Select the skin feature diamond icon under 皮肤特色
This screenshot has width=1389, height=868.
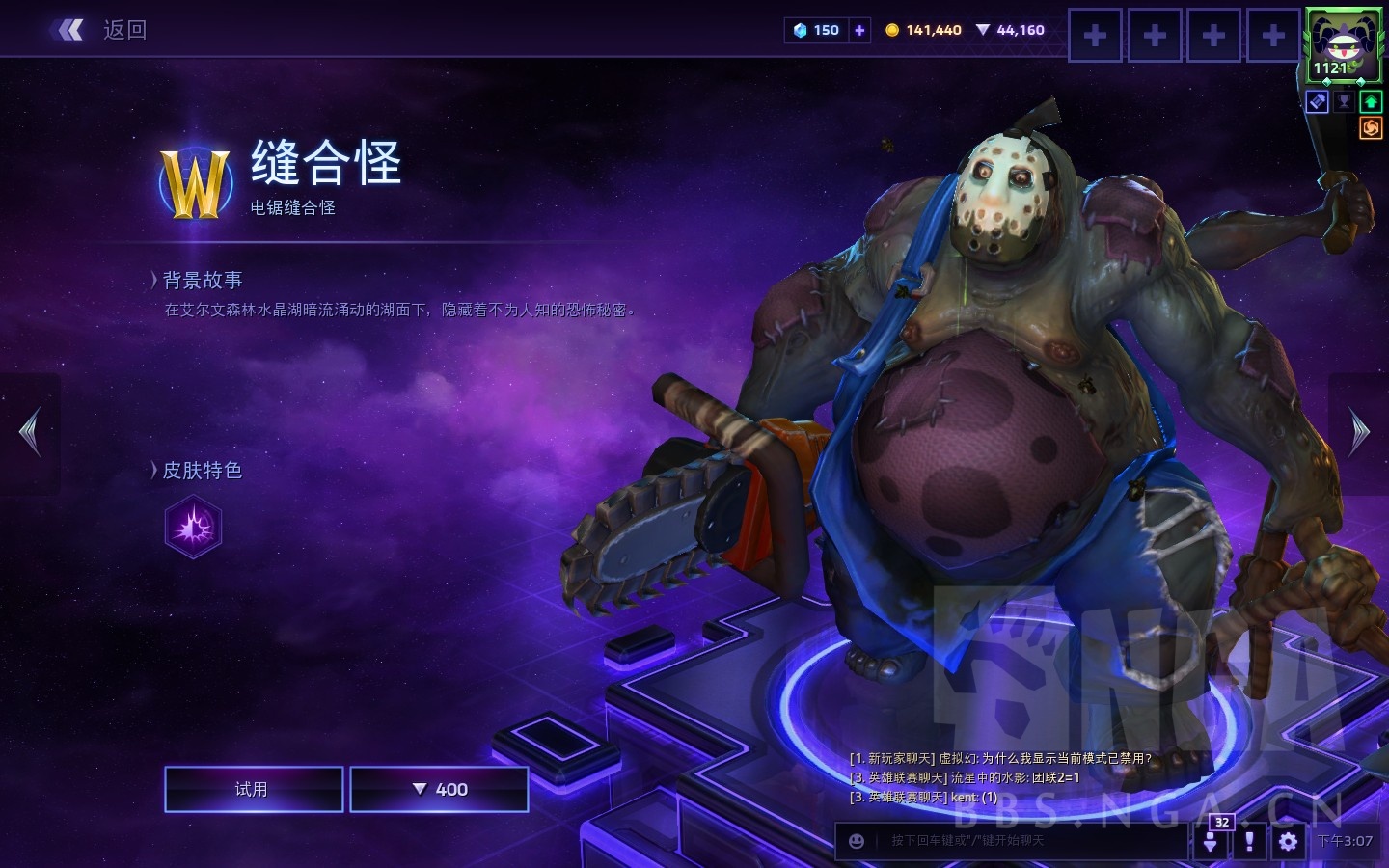pyautogui.click(x=193, y=526)
